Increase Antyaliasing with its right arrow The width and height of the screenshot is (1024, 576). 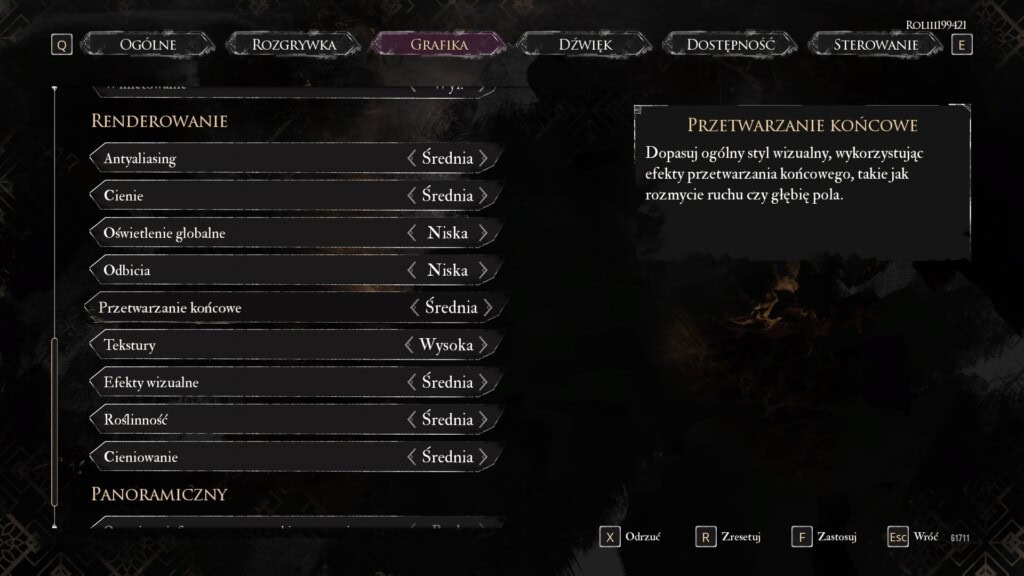484,158
